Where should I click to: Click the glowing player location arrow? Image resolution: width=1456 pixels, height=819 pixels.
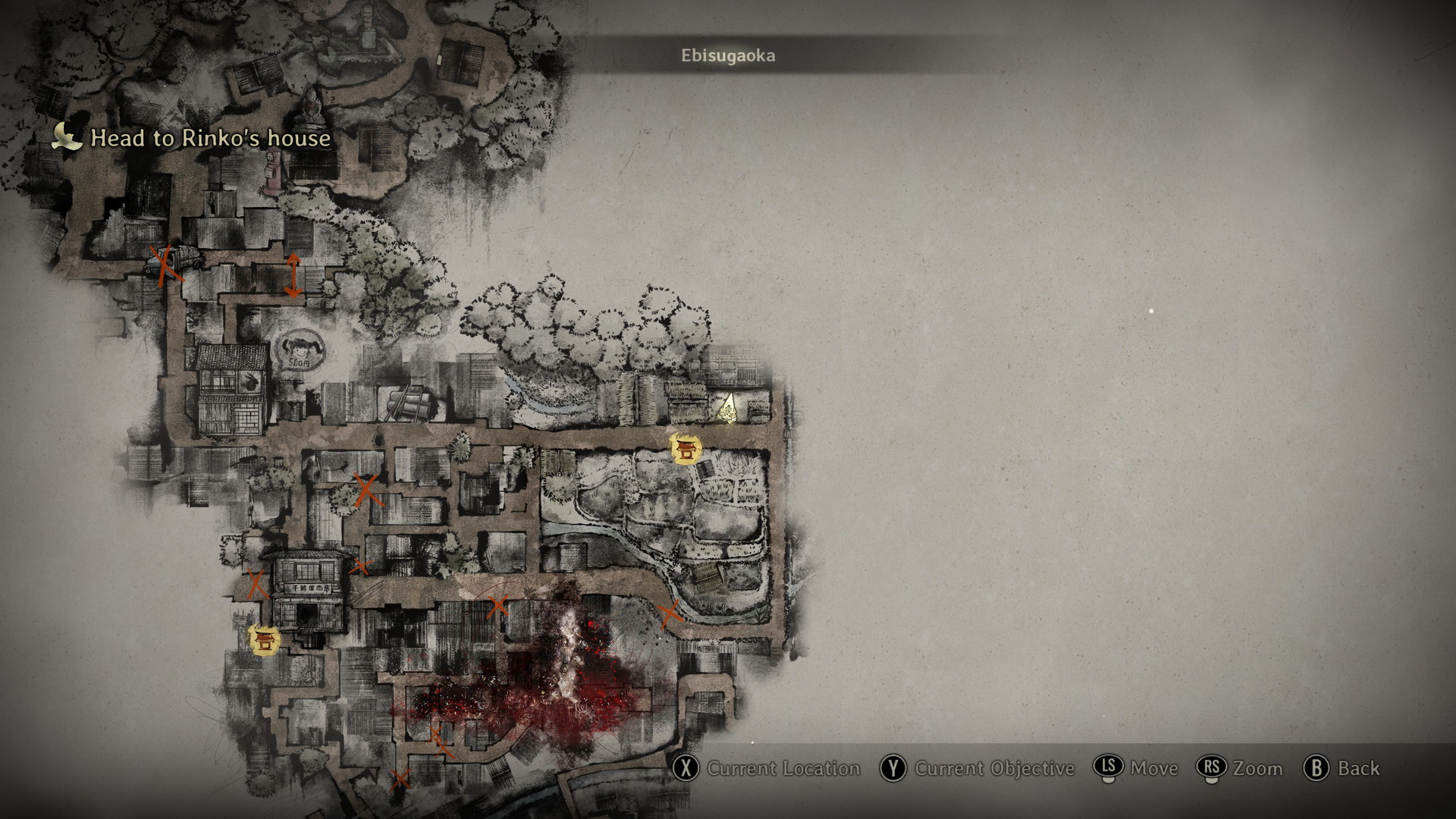point(729,408)
